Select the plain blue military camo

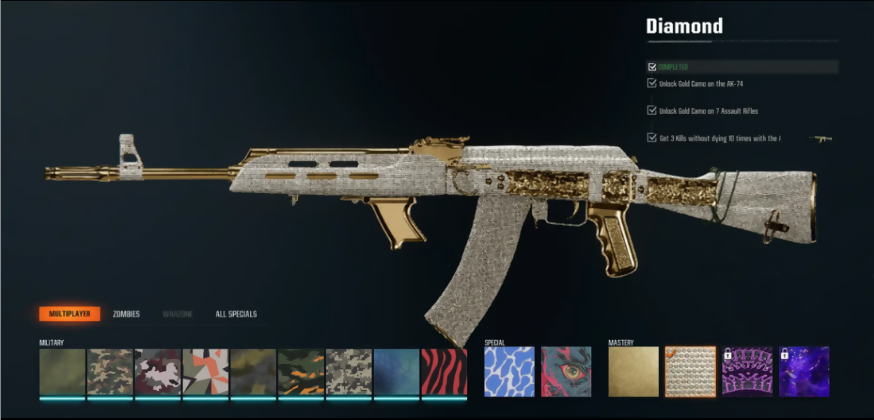pos(397,372)
